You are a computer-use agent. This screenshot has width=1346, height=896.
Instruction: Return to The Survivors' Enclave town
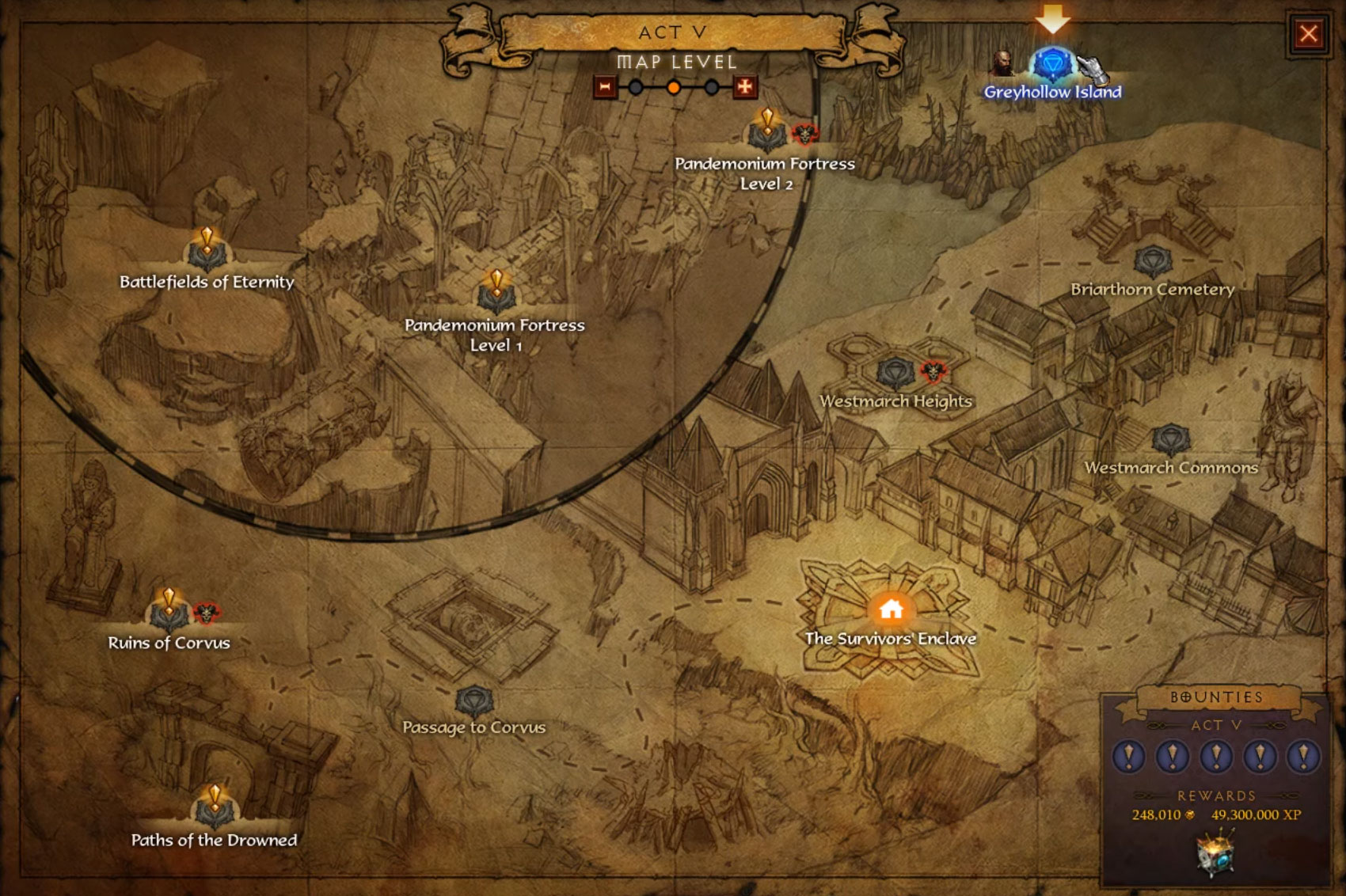892,609
